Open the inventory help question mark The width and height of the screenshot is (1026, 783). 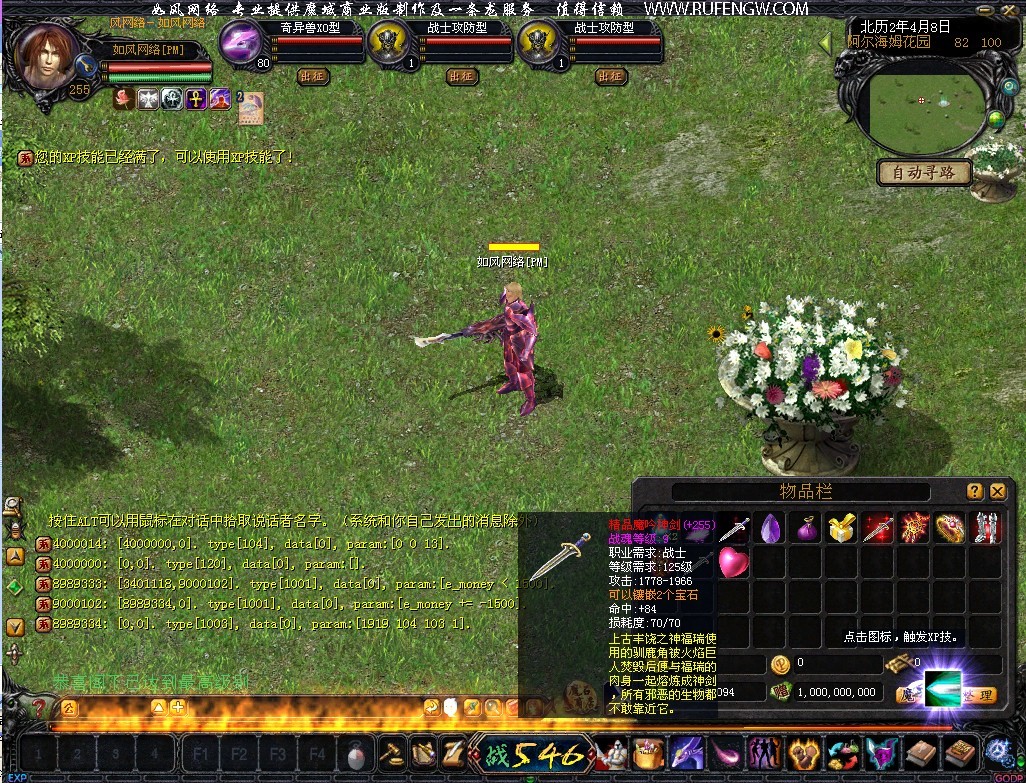click(975, 491)
